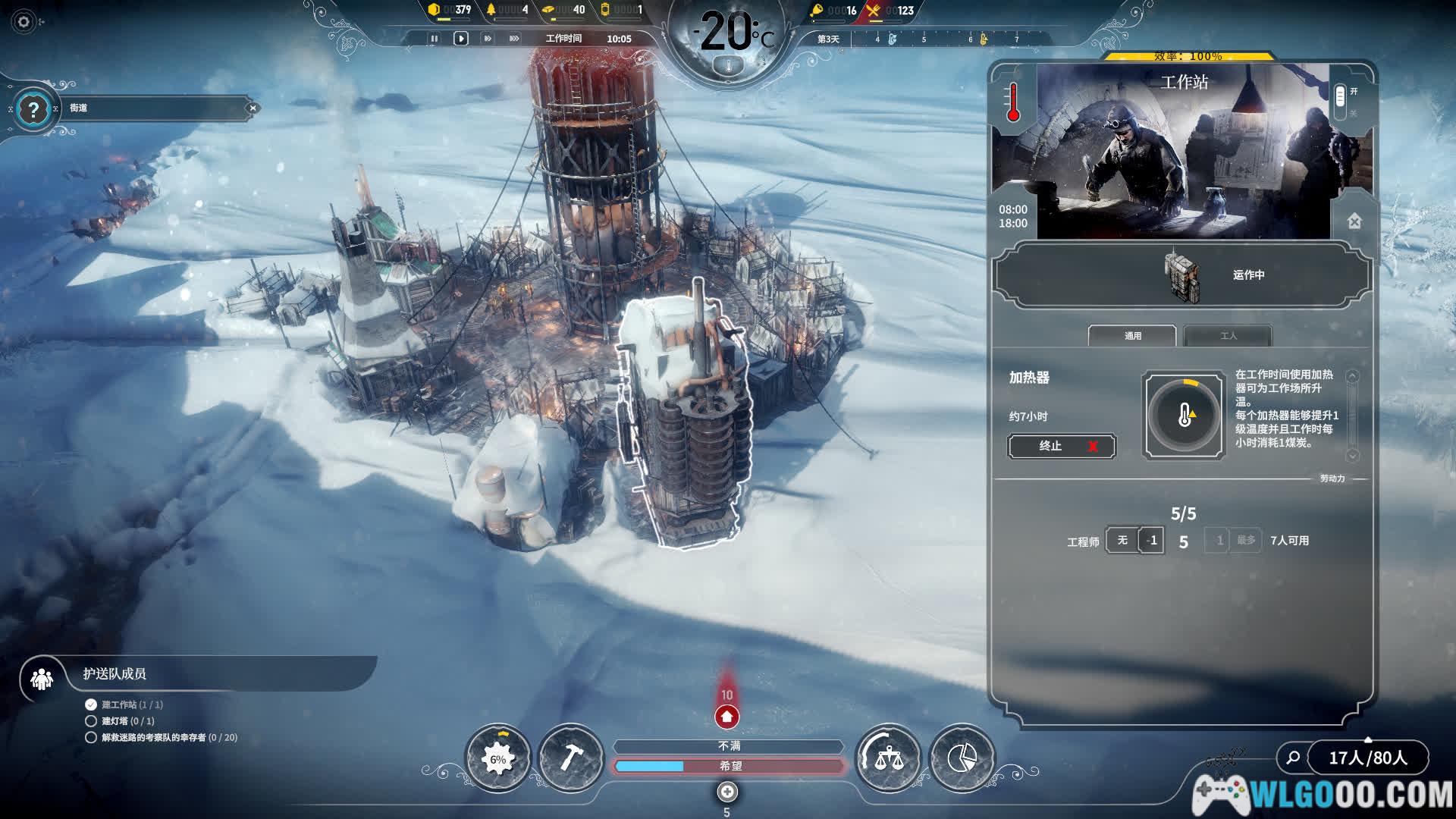The width and height of the screenshot is (1456, 819).
Task: Open the technology tree gear icon
Action: (497, 758)
